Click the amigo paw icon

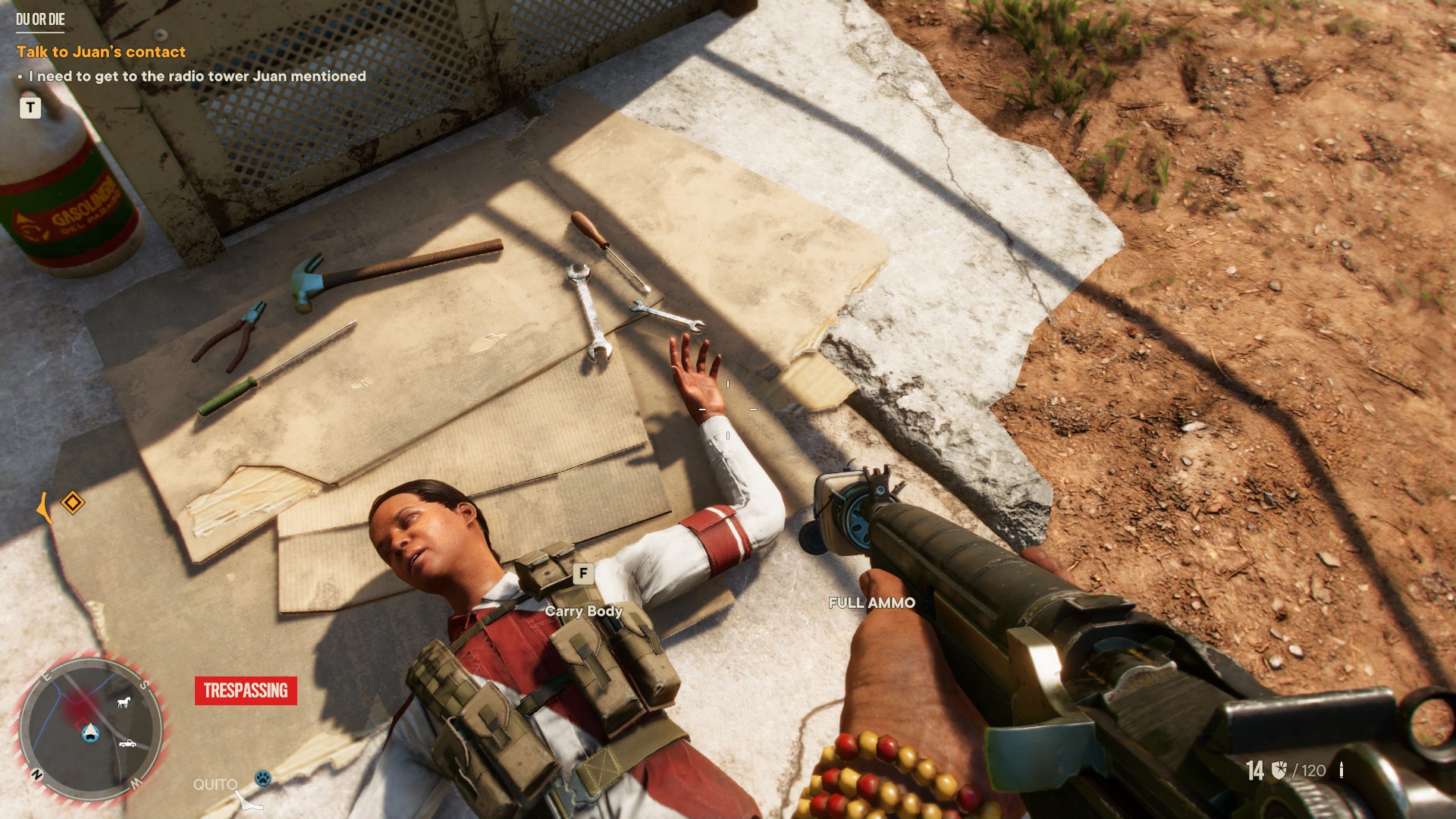click(x=262, y=777)
